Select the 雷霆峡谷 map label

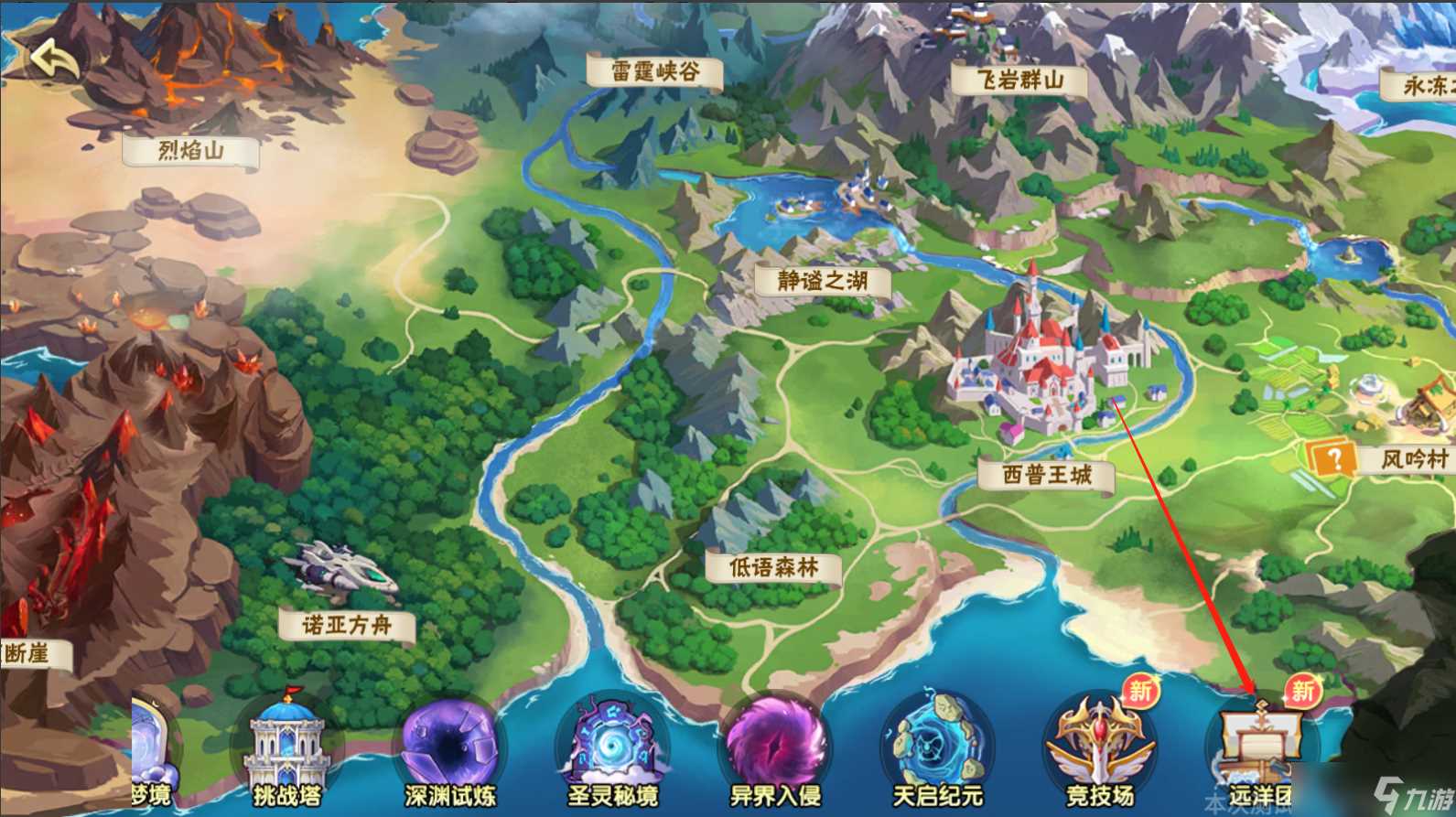click(655, 71)
